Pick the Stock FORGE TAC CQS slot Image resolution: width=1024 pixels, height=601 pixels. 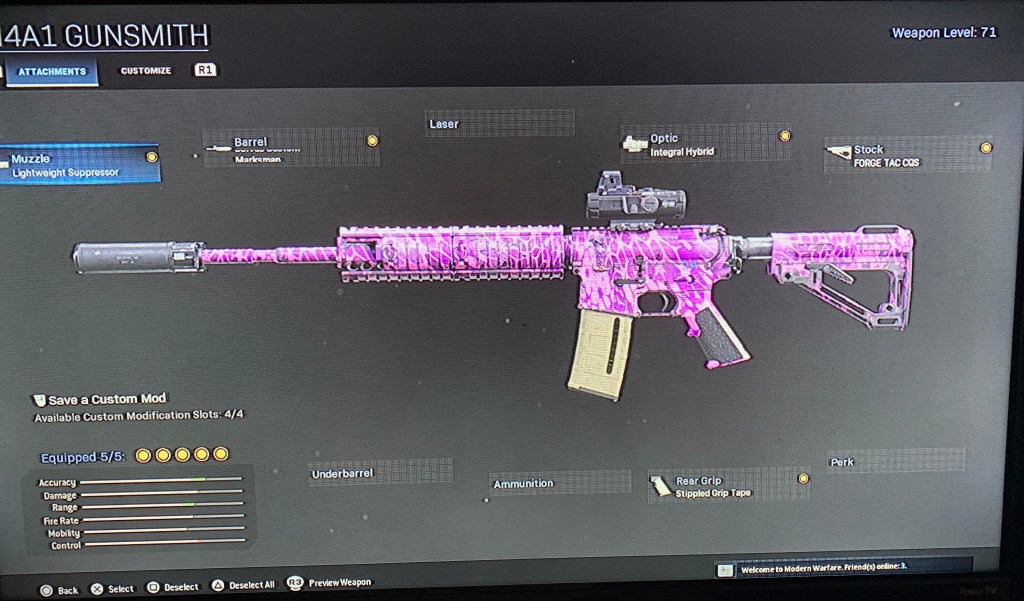click(907, 155)
